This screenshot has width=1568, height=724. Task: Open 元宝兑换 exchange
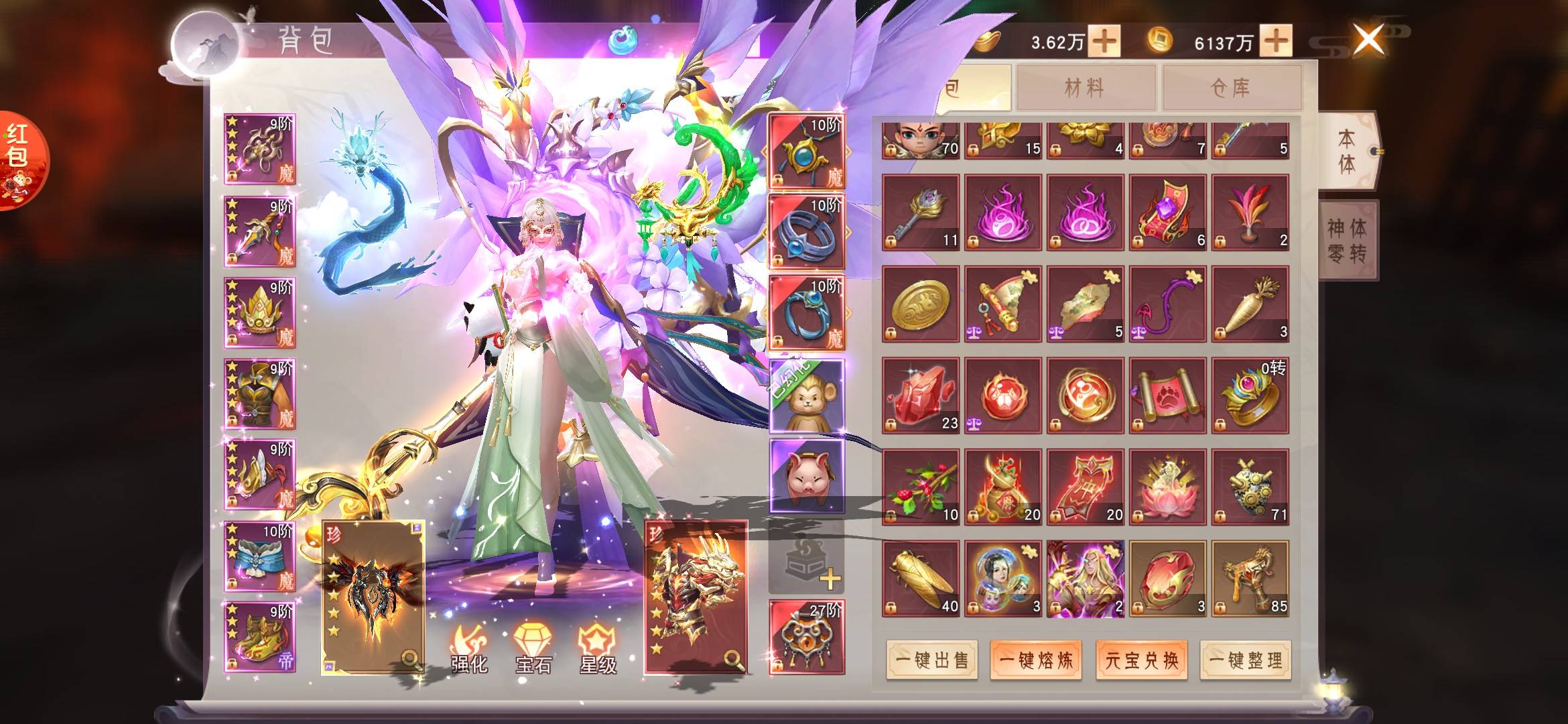tap(1141, 660)
